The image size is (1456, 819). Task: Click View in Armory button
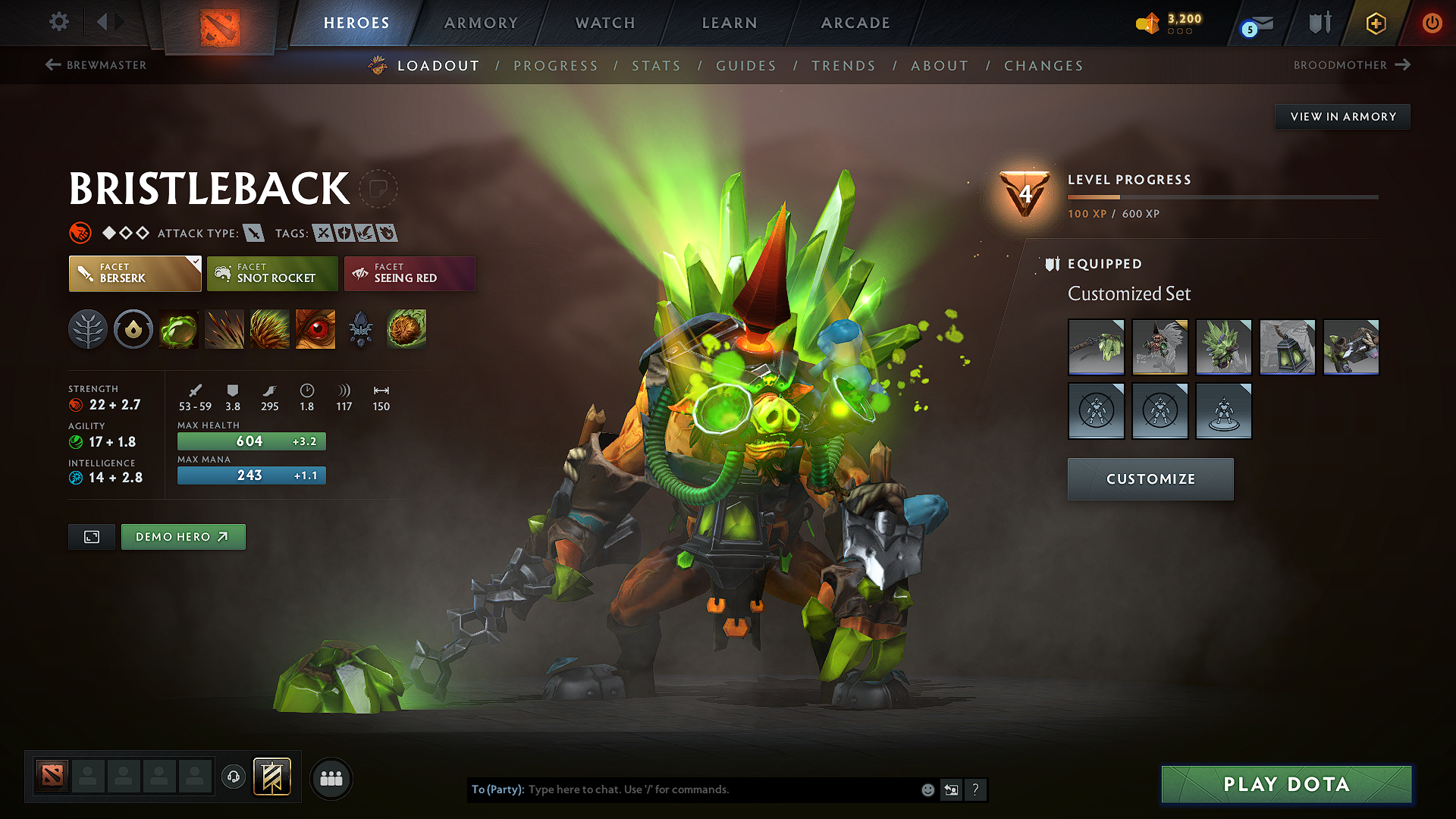(1342, 117)
